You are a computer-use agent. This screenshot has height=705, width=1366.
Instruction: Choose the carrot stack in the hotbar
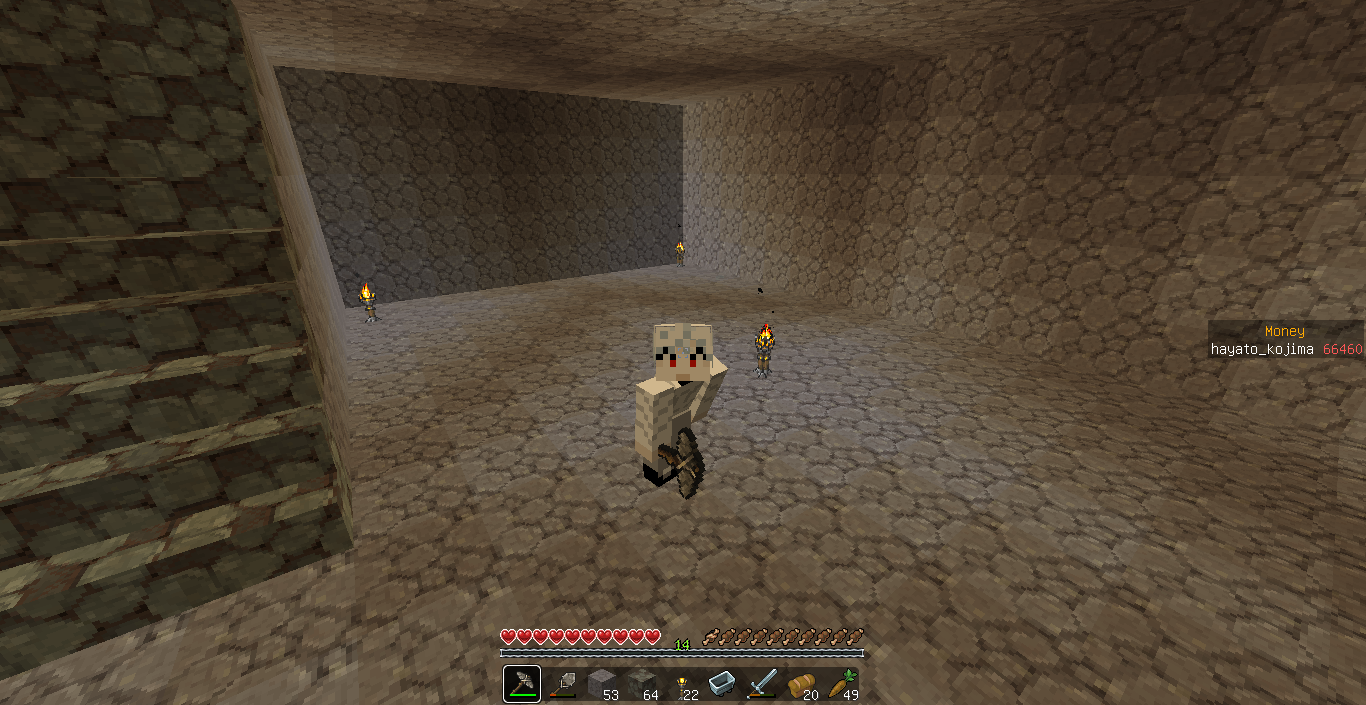point(841,684)
